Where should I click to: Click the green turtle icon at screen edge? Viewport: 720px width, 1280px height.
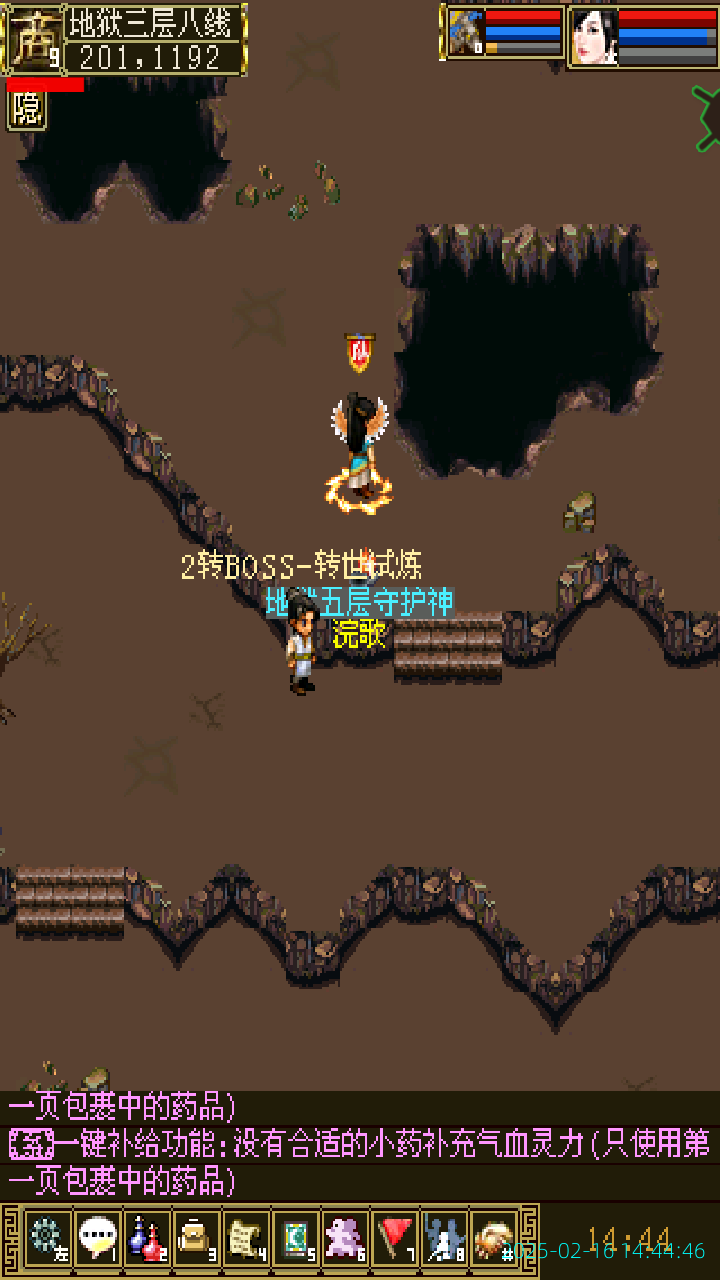coord(708,118)
